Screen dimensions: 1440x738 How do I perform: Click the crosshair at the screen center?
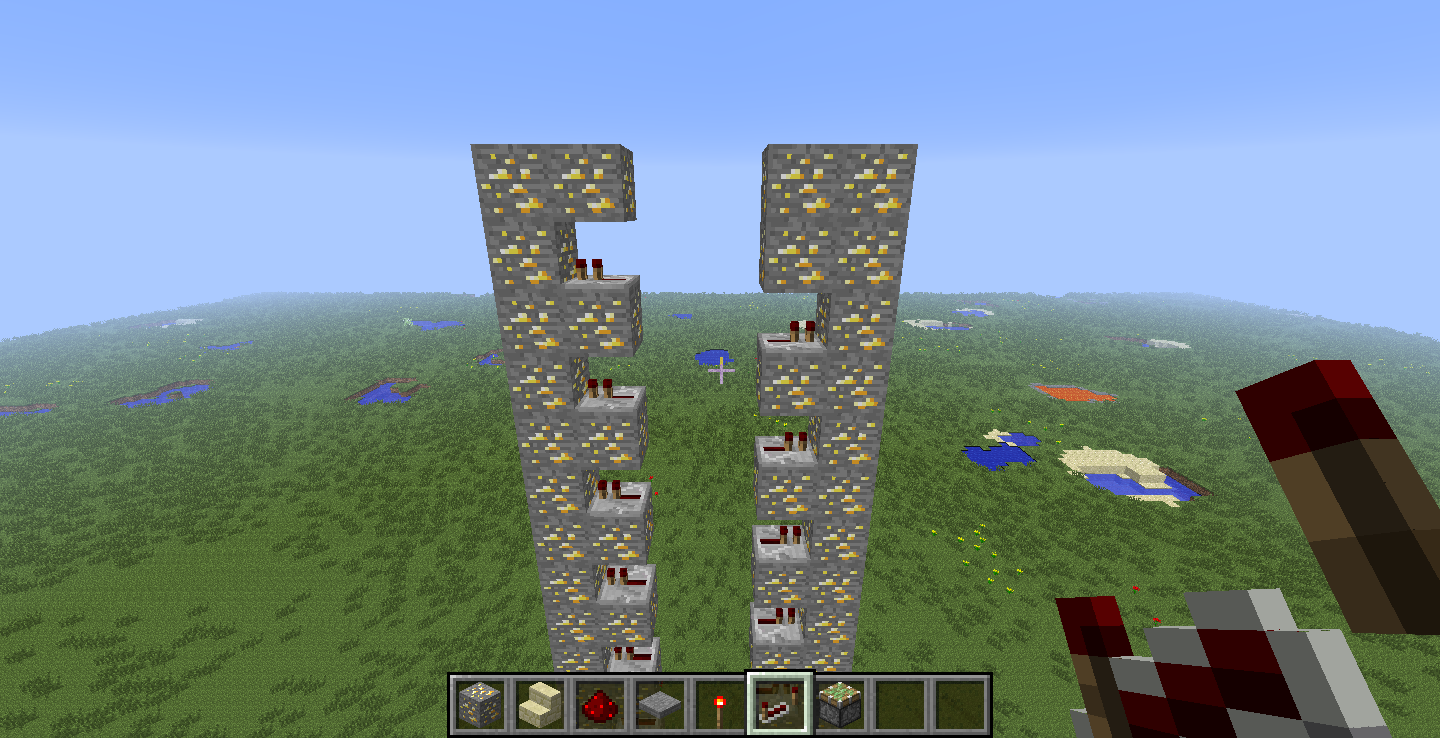click(x=720, y=369)
